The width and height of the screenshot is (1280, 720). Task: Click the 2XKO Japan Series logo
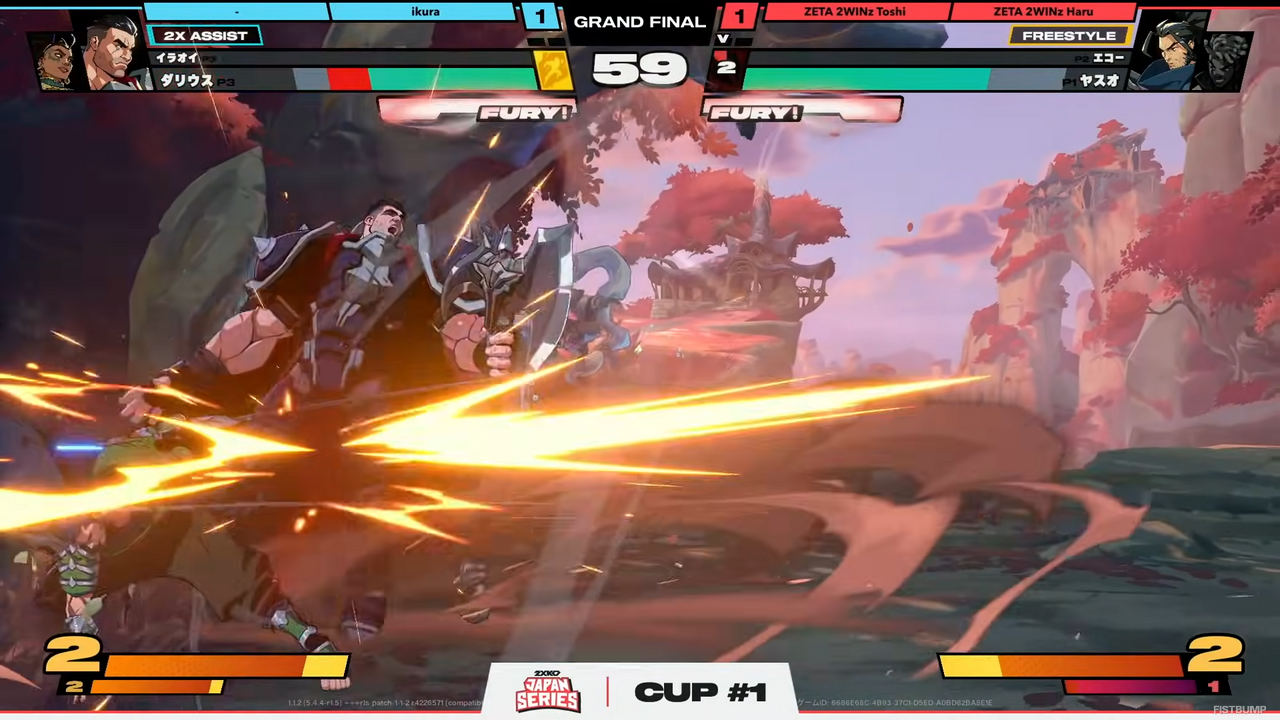547,691
